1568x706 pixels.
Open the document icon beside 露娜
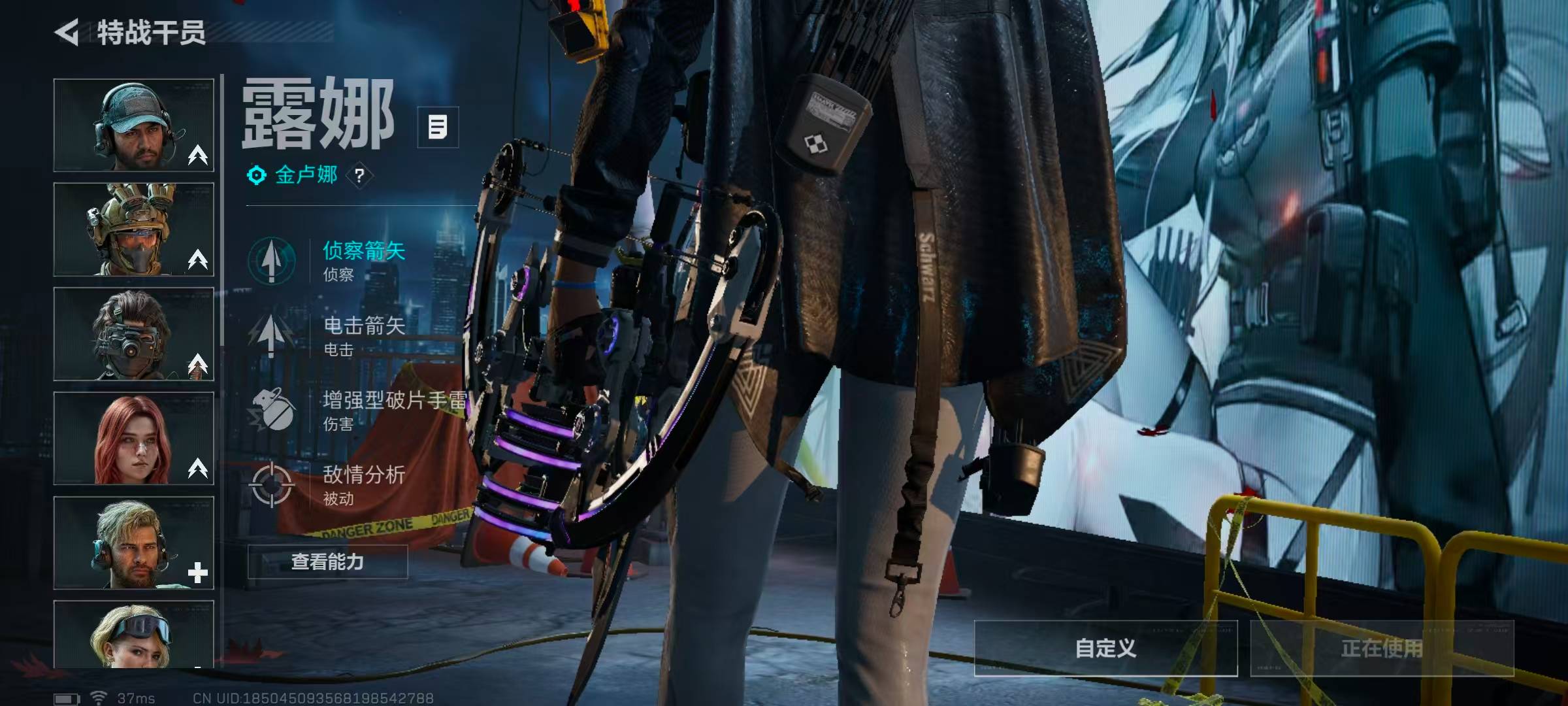[438, 127]
